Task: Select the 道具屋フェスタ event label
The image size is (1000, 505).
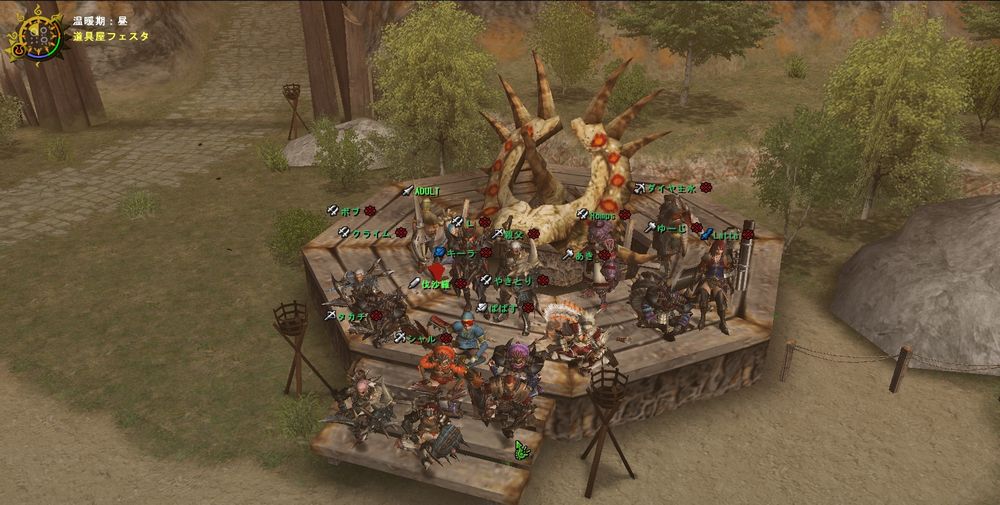Action: 110,35
